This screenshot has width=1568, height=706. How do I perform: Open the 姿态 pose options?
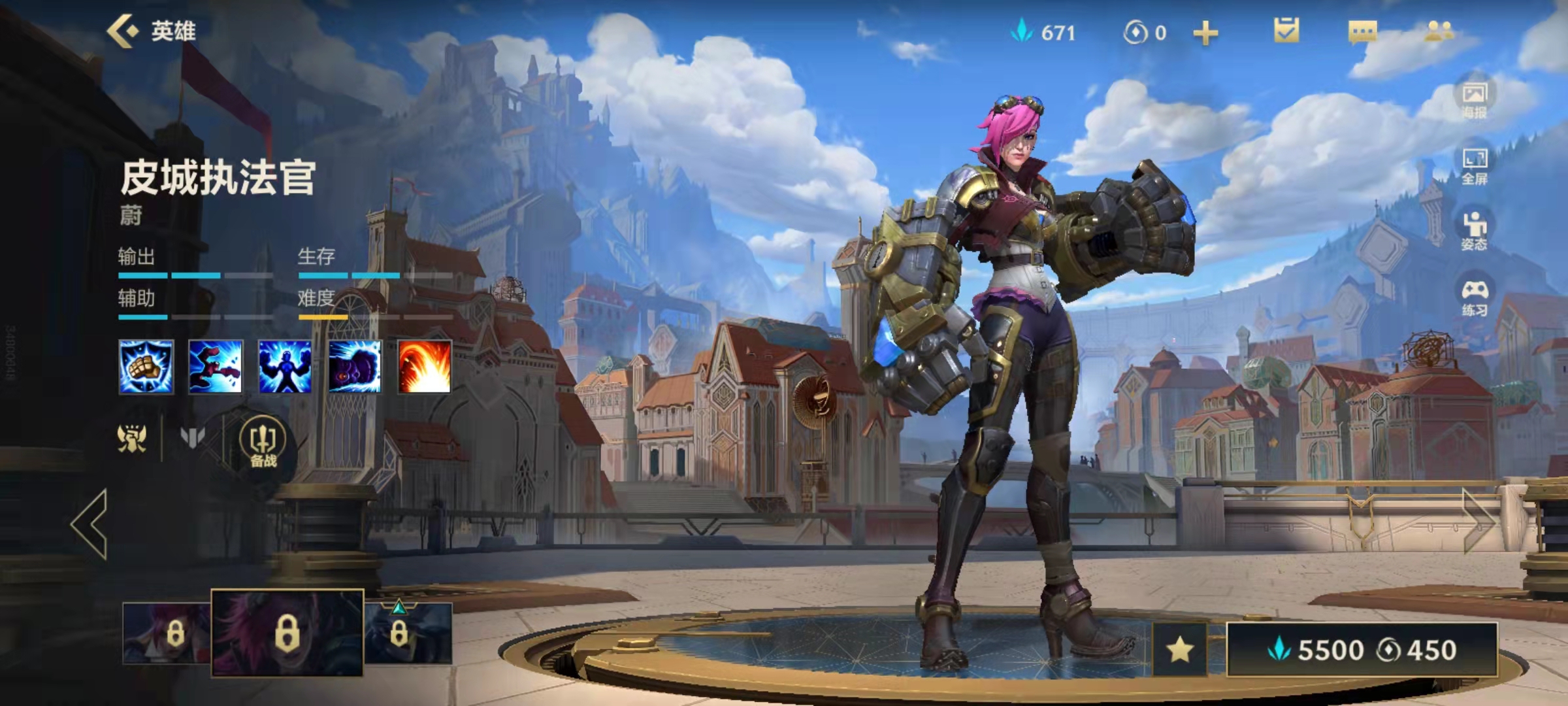pos(1474,232)
